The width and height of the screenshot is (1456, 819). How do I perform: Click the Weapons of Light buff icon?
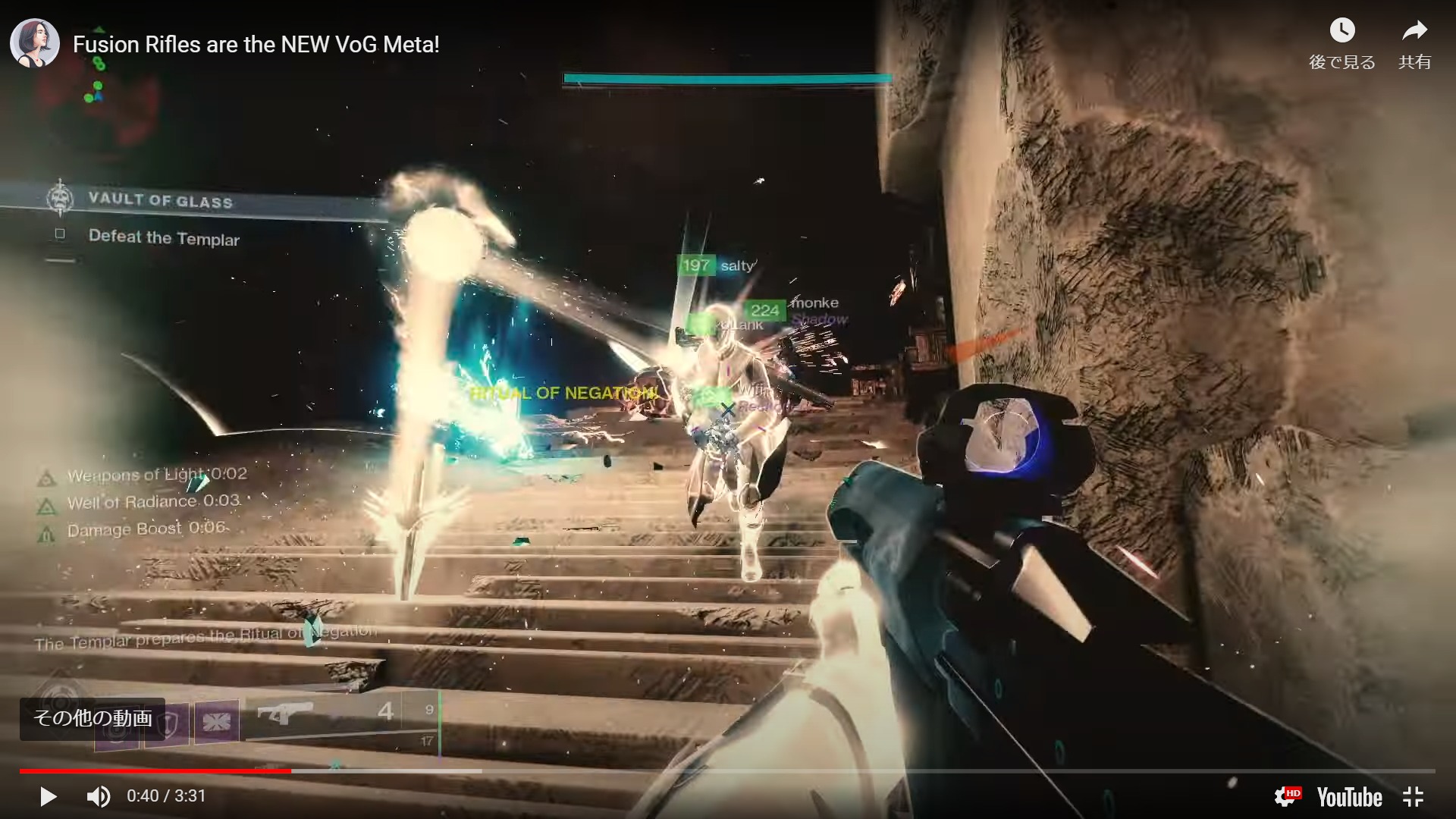(x=47, y=476)
